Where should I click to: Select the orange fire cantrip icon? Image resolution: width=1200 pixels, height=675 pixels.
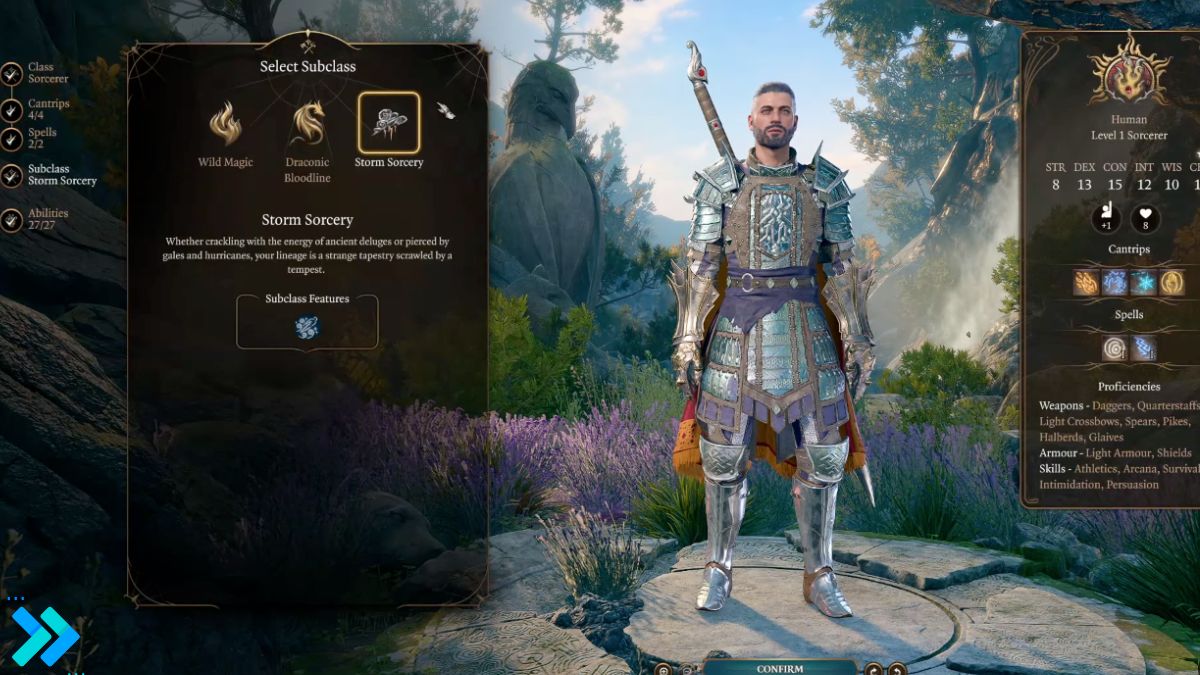click(1086, 283)
